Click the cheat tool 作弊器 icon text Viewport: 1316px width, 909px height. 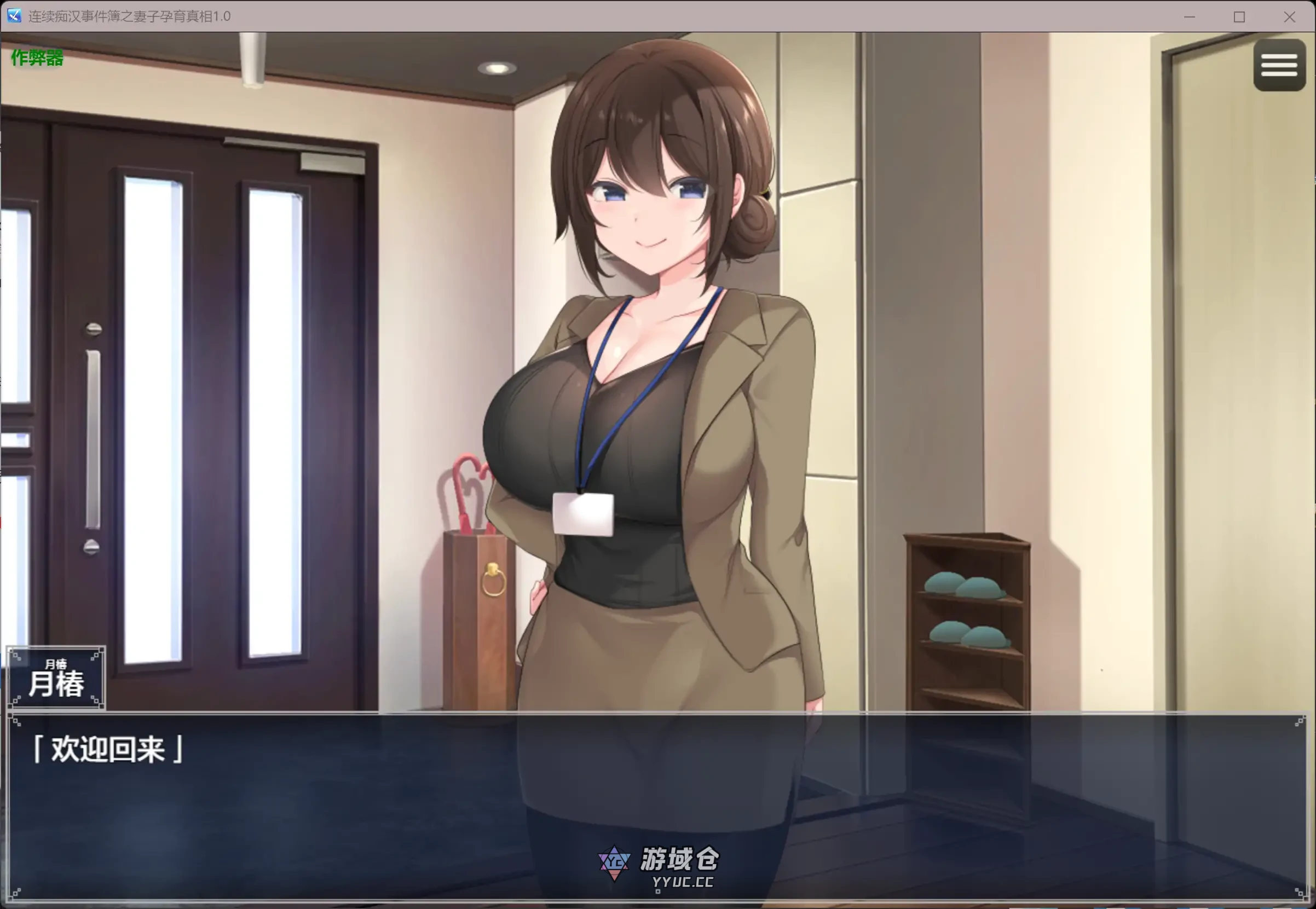pyautogui.click(x=36, y=57)
